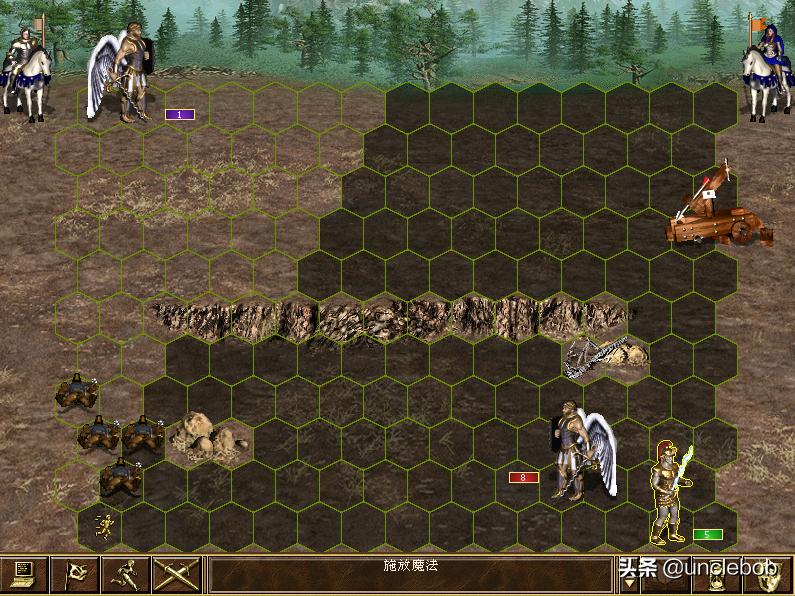Select the winged angel stack with purple 1 counter
This screenshot has height=596, width=795.
tap(126, 78)
